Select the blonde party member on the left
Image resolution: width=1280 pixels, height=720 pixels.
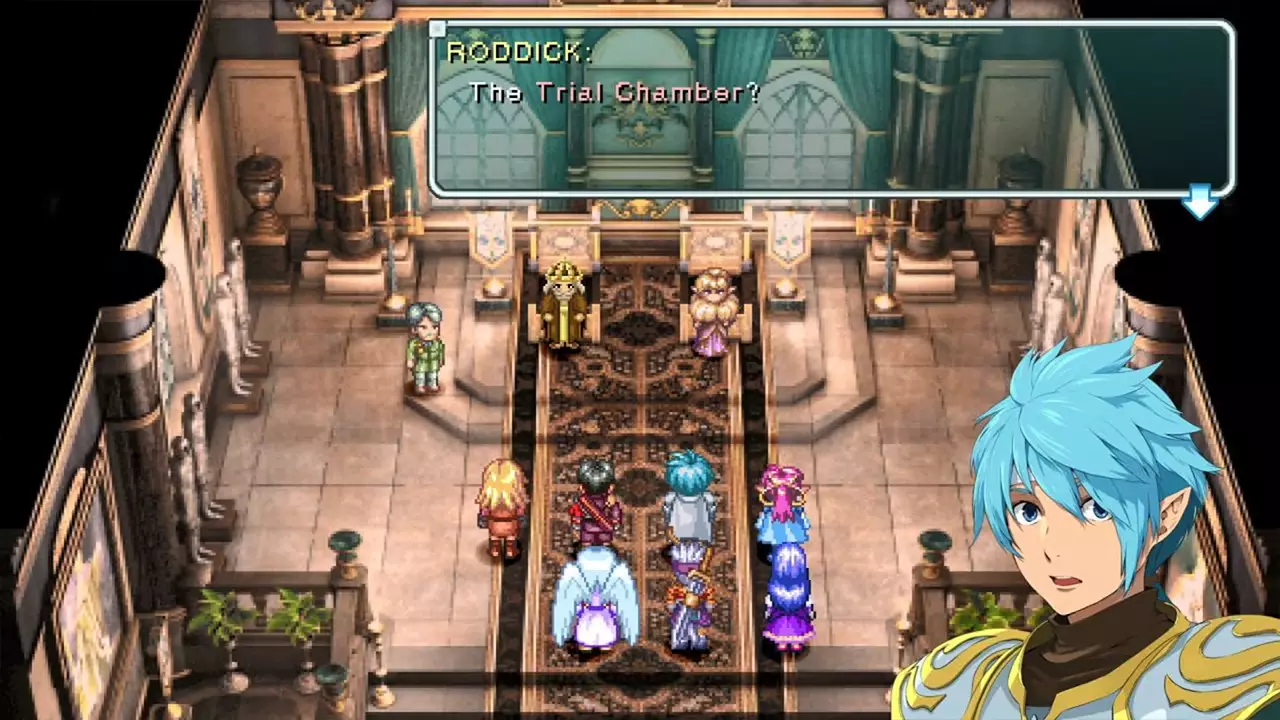pos(503,505)
